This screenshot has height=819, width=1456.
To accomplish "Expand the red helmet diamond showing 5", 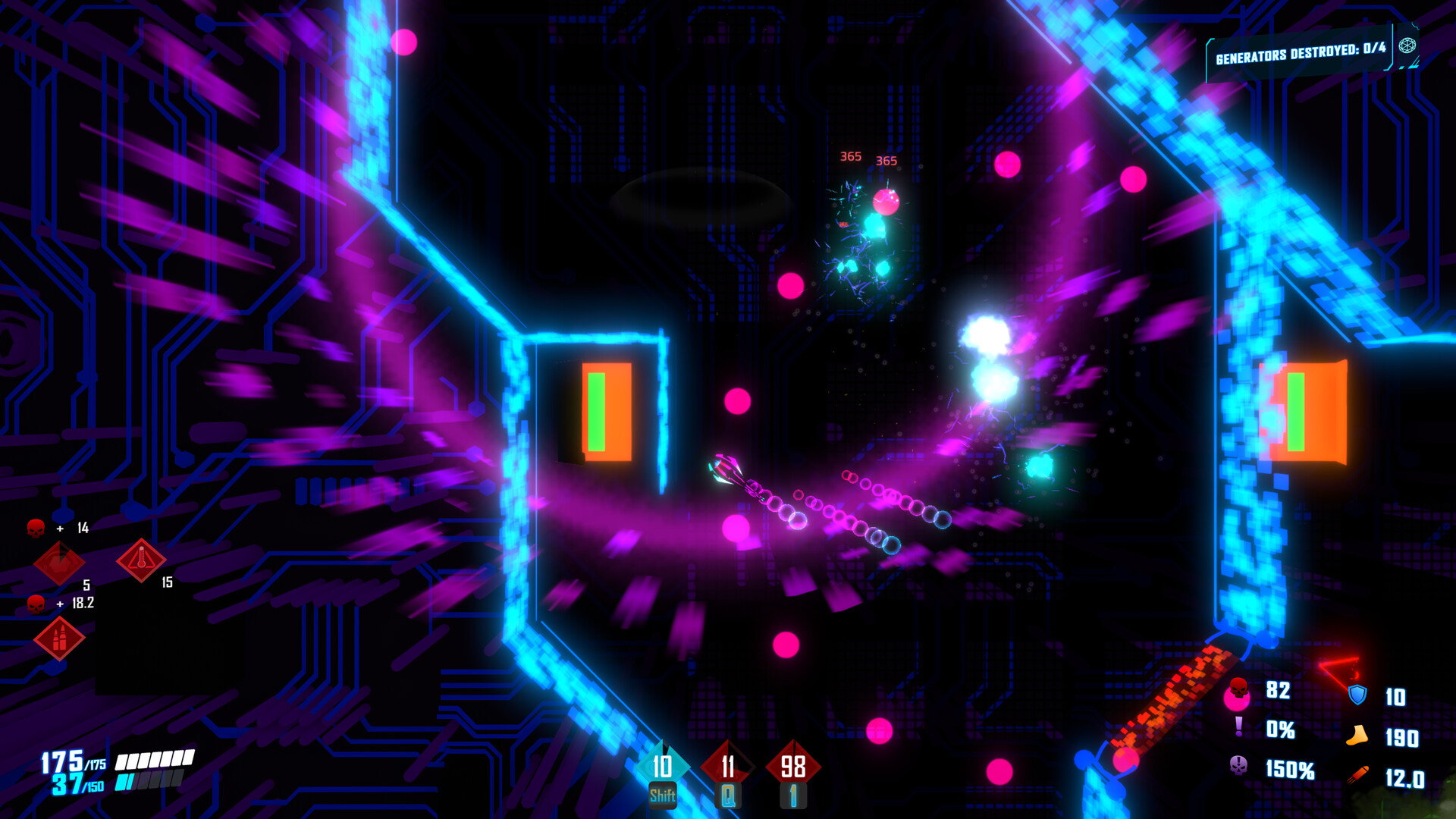I will pyautogui.click(x=60, y=563).
